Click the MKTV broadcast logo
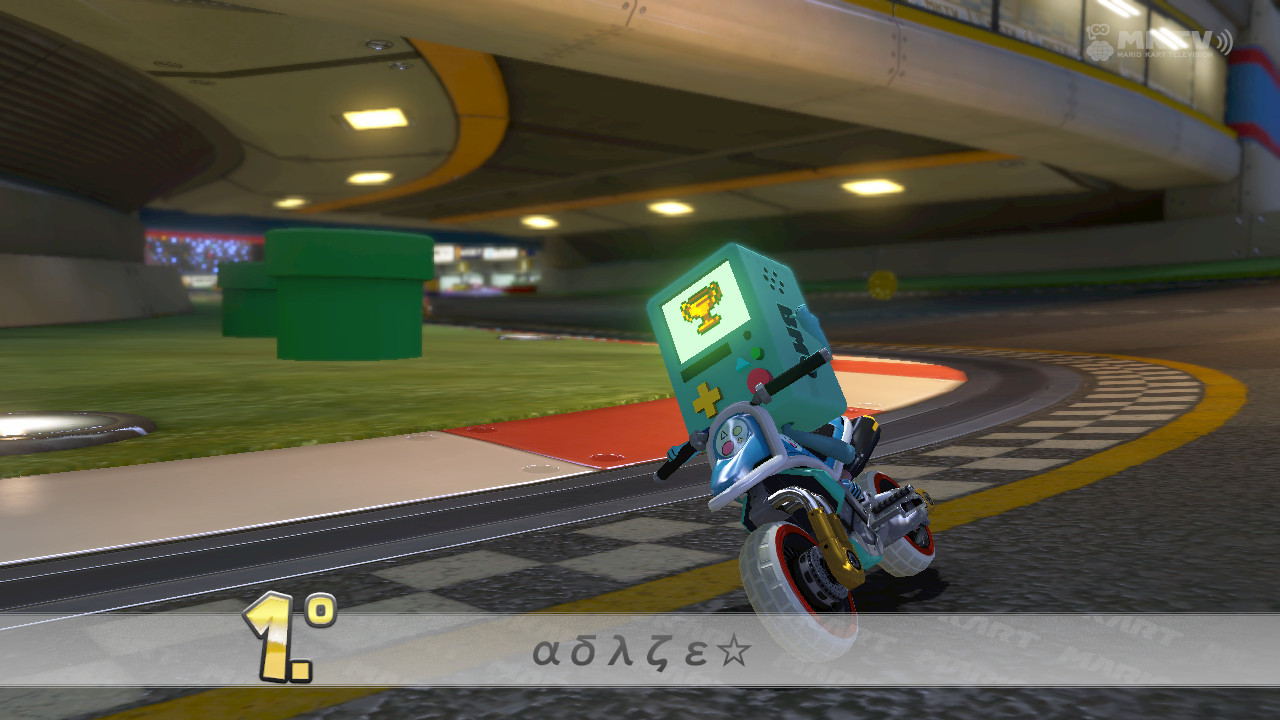 click(1165, 38)
